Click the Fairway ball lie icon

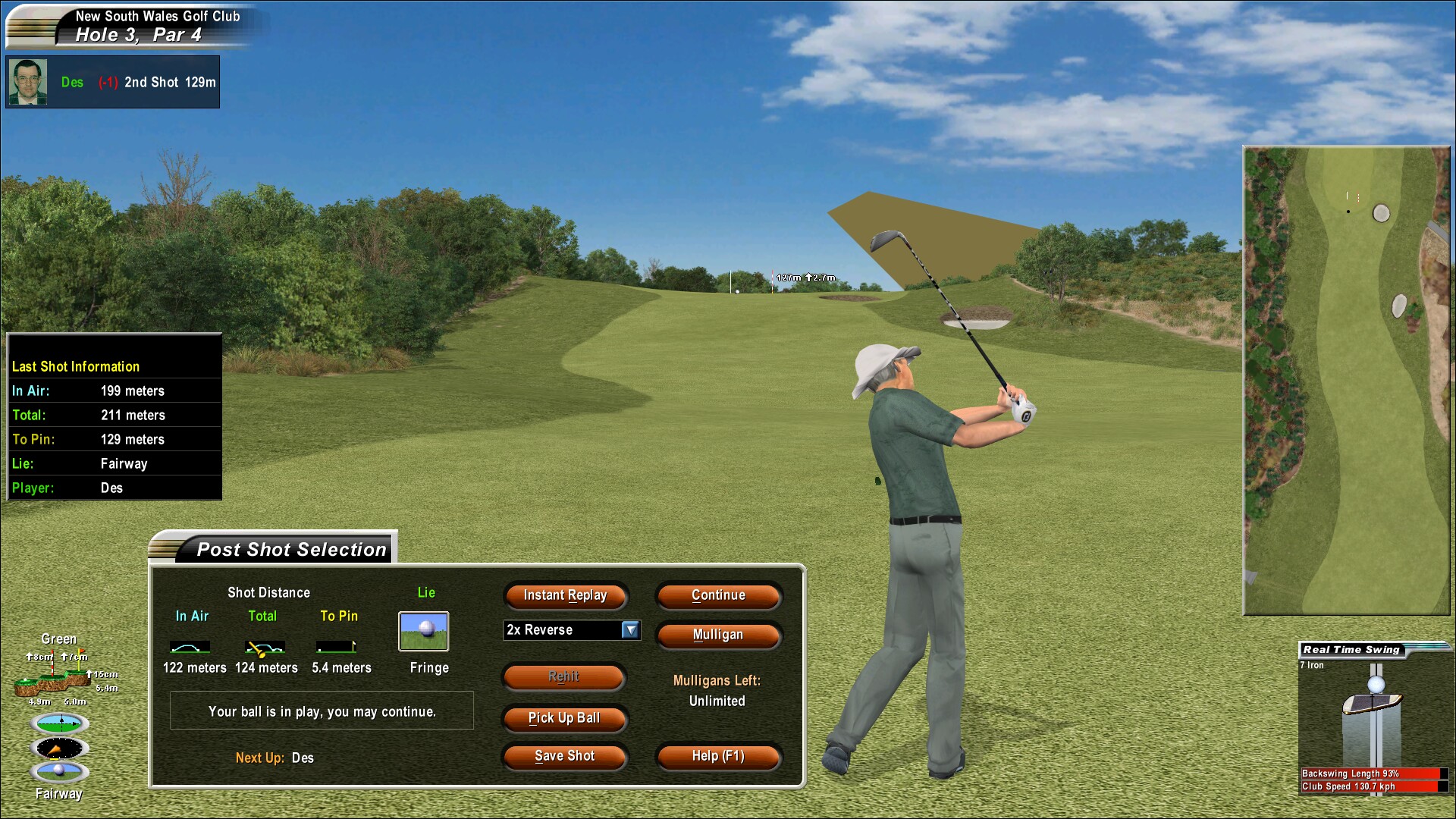60,772
